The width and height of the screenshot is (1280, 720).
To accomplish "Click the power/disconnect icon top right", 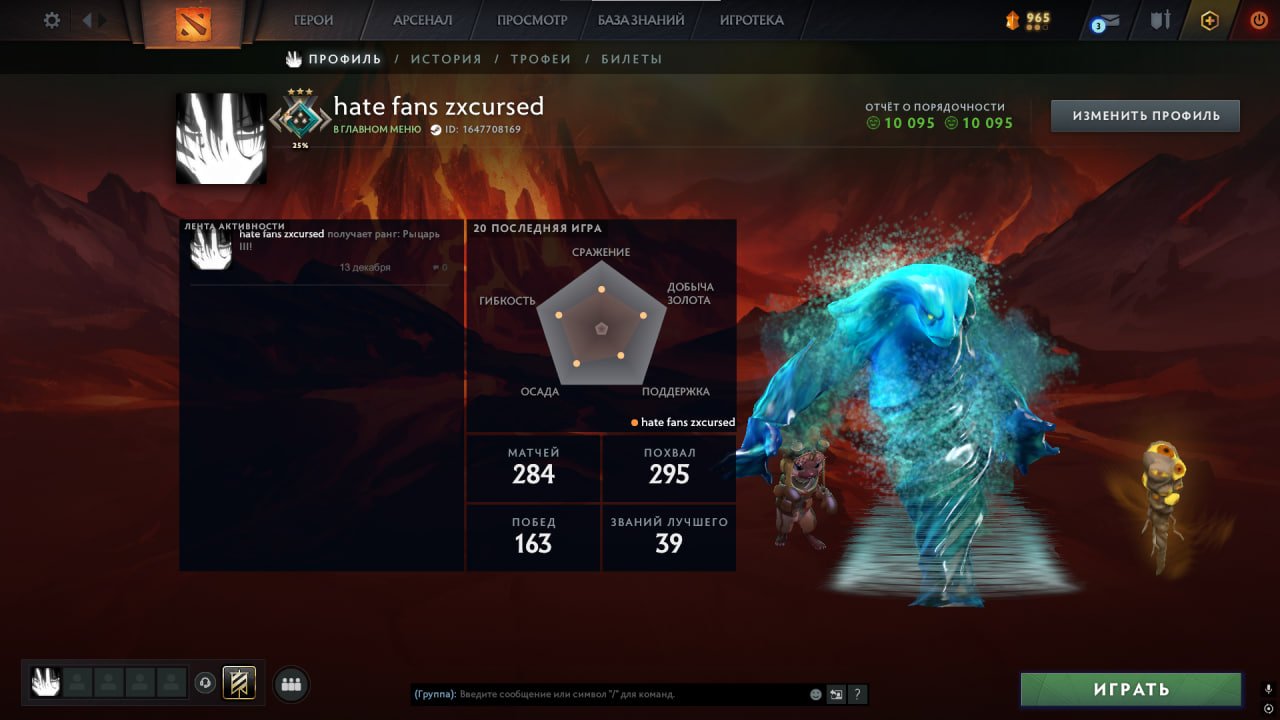I will 1258,18.
